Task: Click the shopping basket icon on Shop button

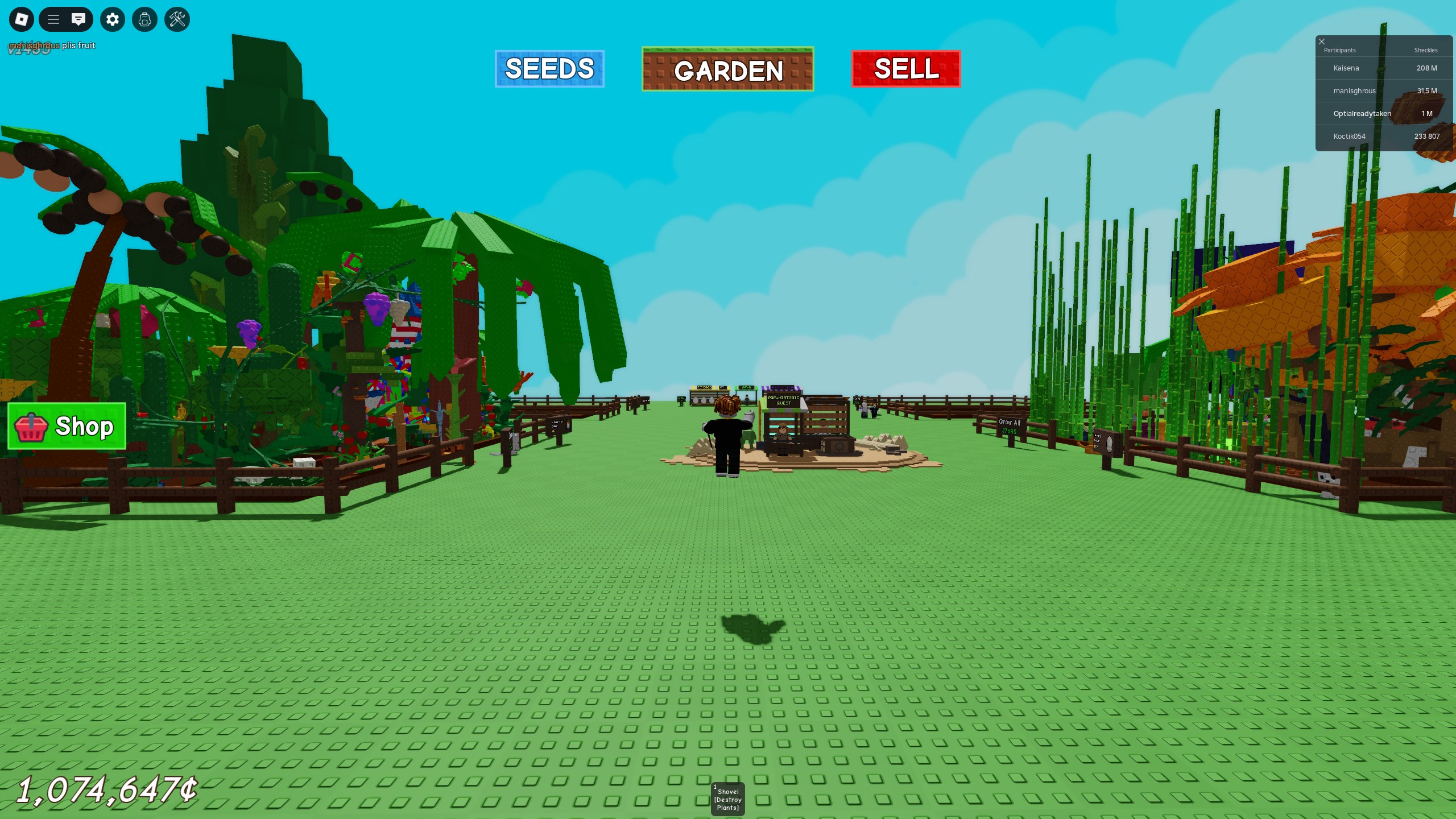Action: pos(31,427)
